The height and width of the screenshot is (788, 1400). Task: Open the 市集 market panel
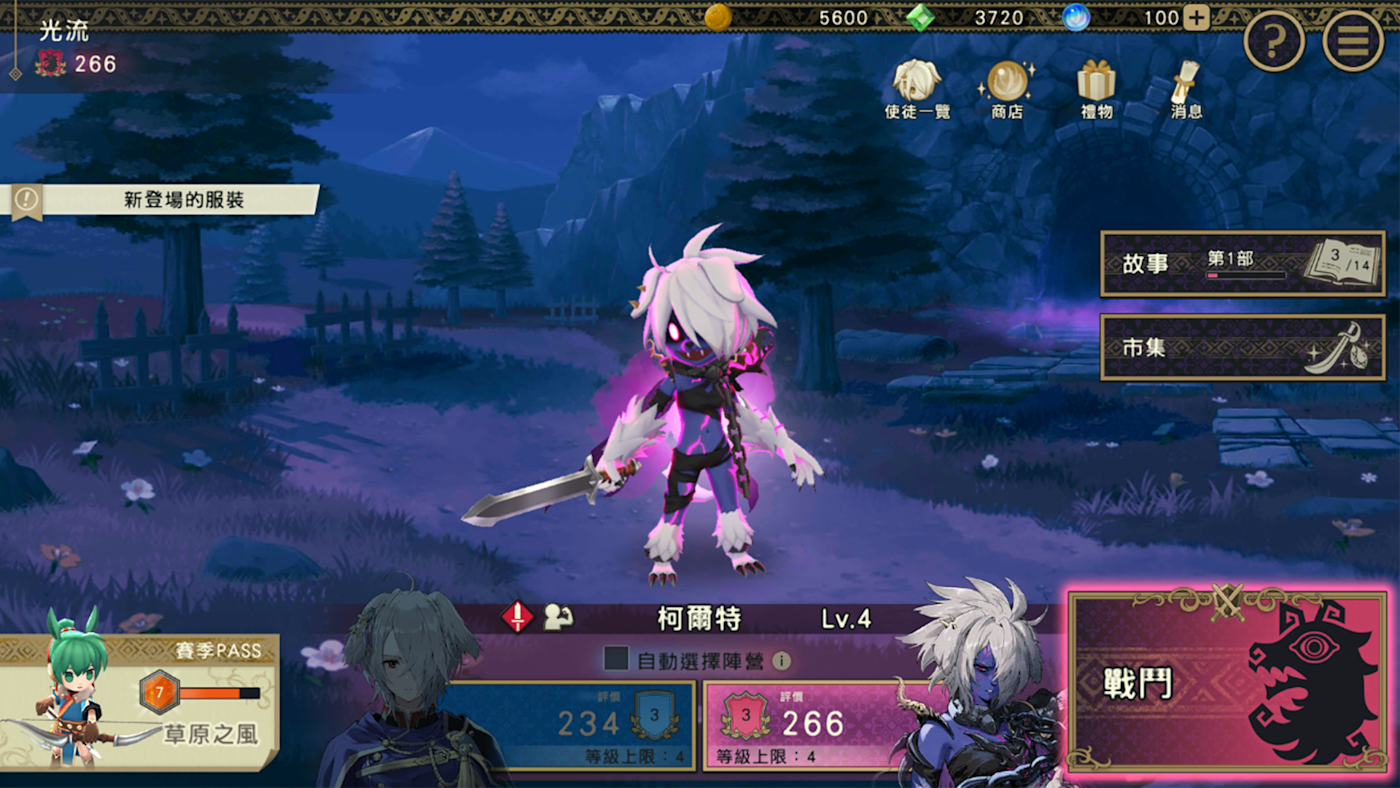click(1242, 348)
